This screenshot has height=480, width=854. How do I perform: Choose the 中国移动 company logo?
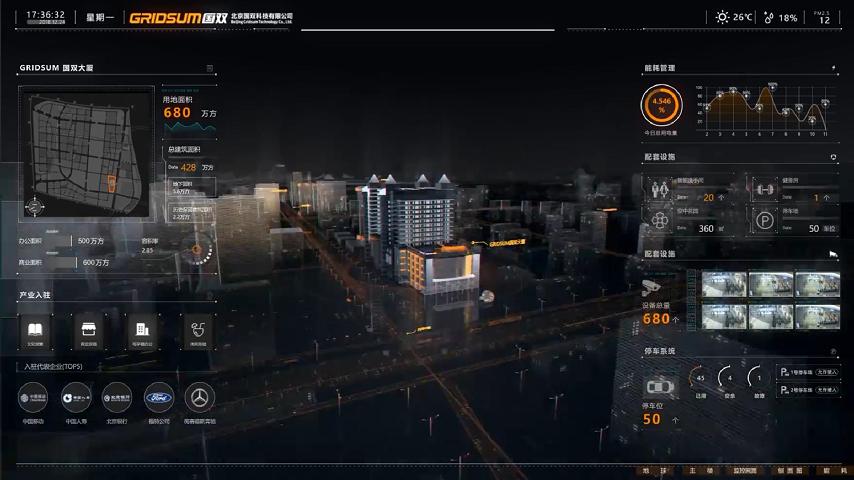click(35, 397)
